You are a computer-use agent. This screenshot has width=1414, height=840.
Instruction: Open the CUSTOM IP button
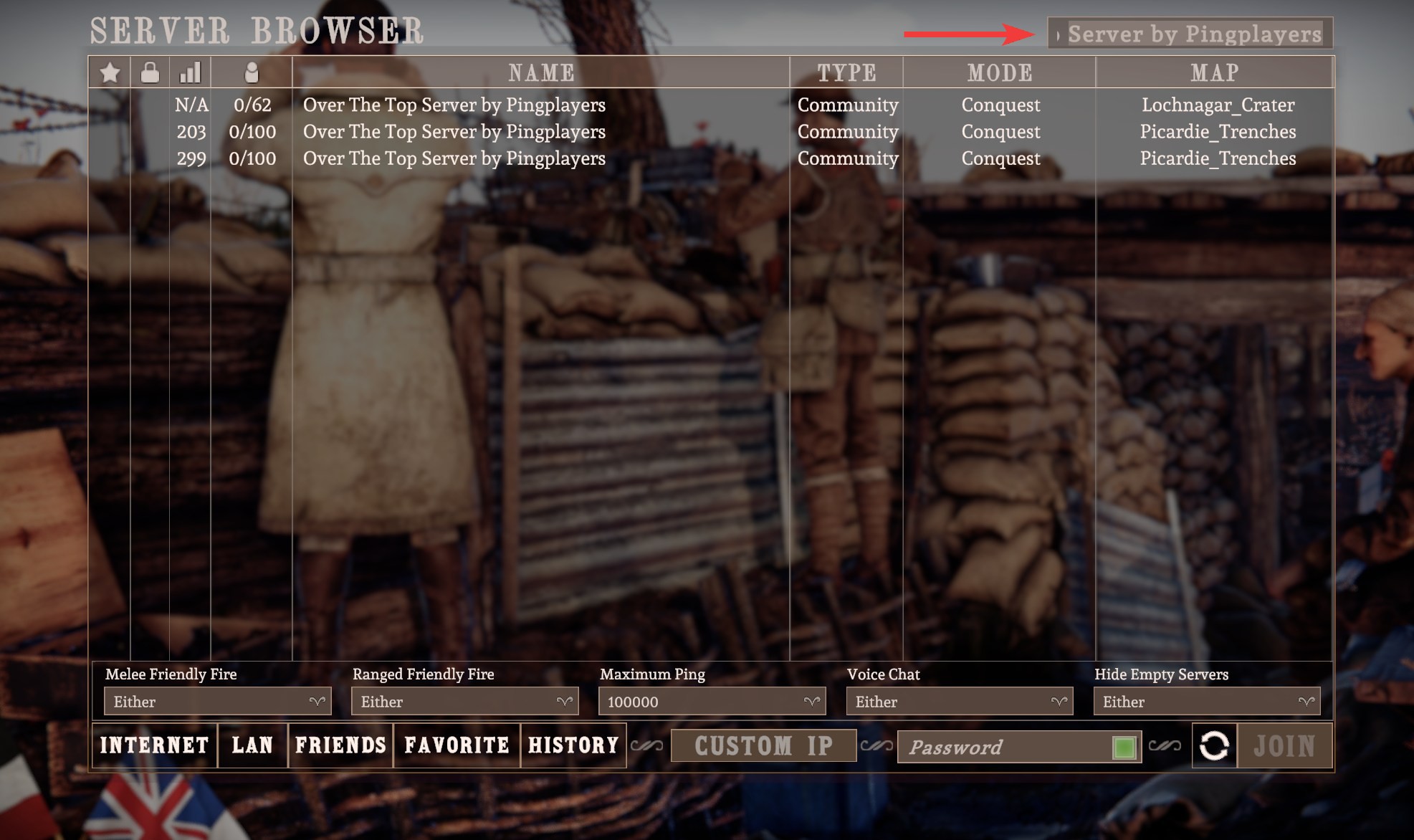click(763, 746)
